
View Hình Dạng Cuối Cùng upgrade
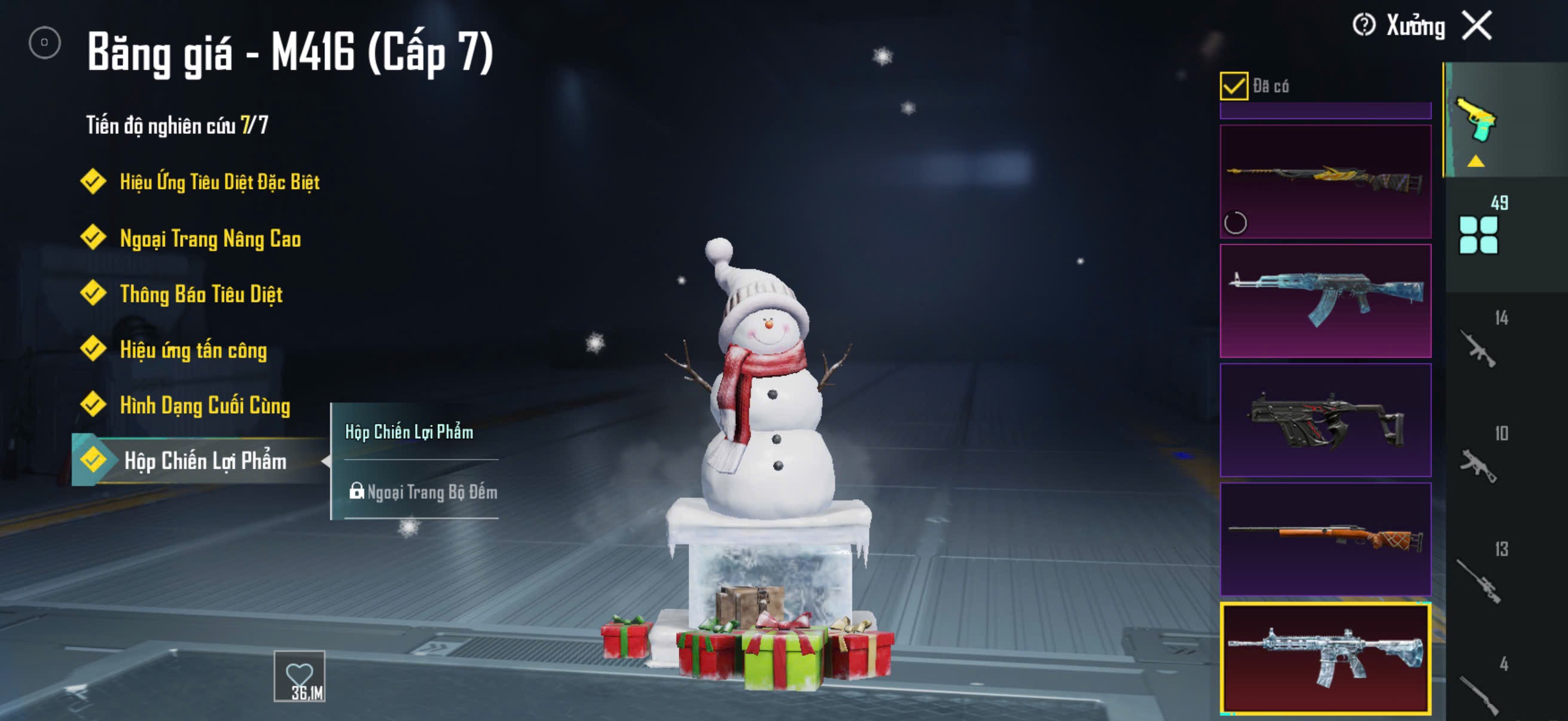[204, 405]
